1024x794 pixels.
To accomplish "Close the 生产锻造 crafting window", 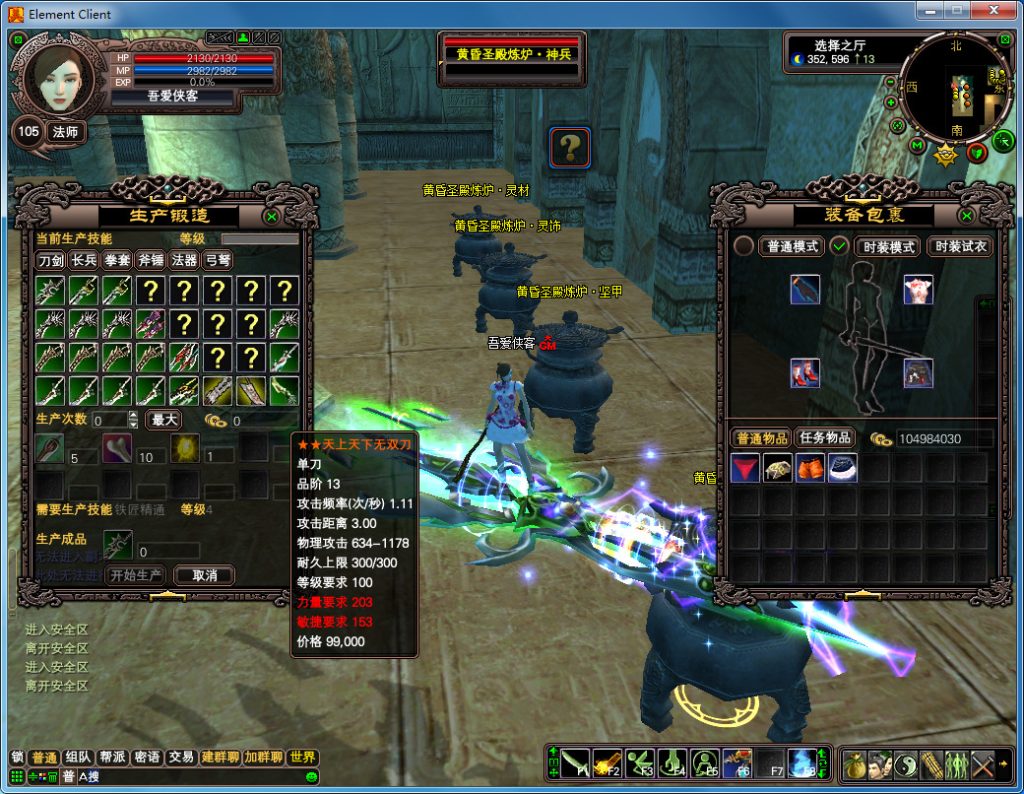I will [x=271, y=216].
